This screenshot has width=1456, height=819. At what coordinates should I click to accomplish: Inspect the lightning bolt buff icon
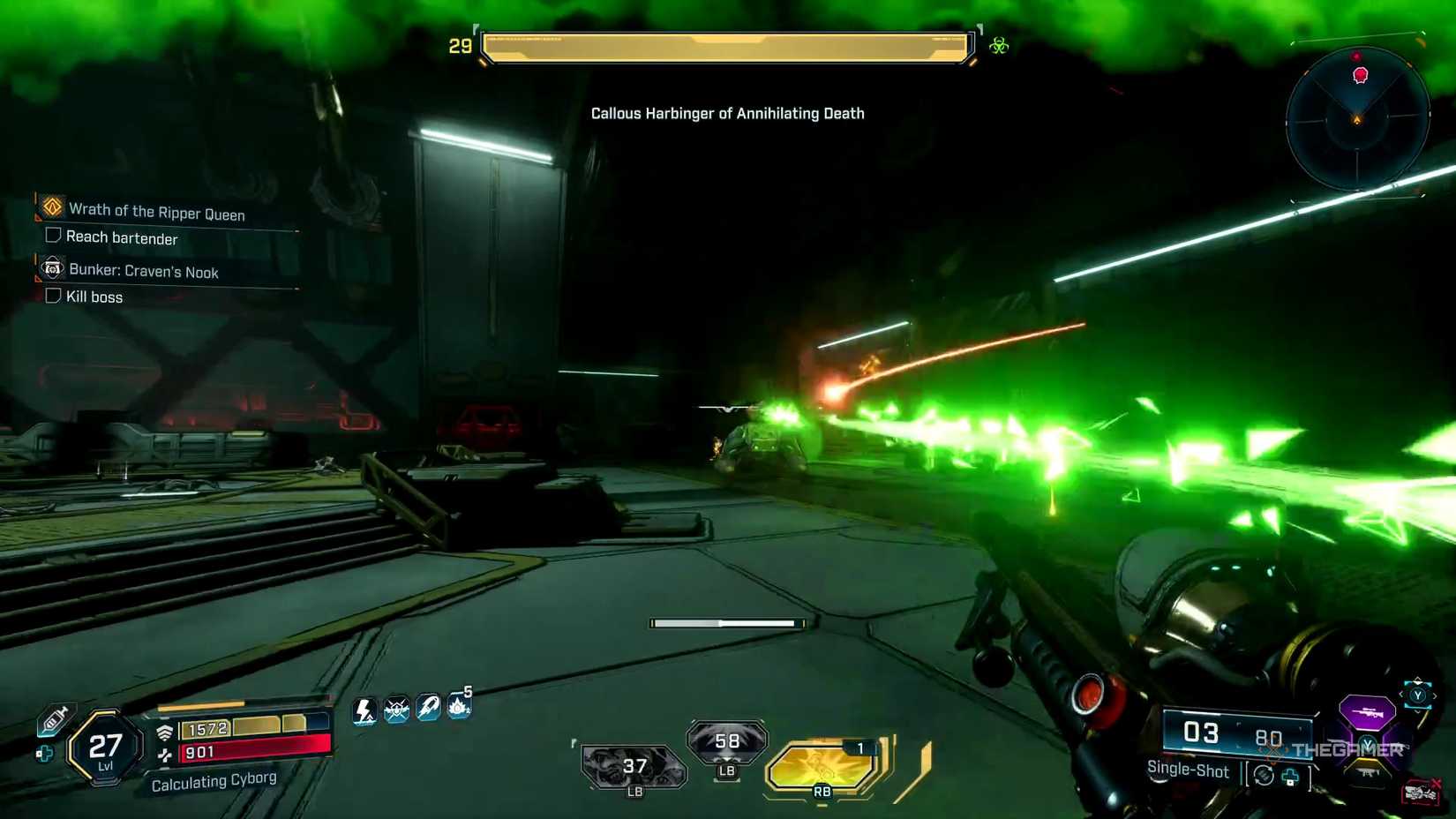point(364,710)
